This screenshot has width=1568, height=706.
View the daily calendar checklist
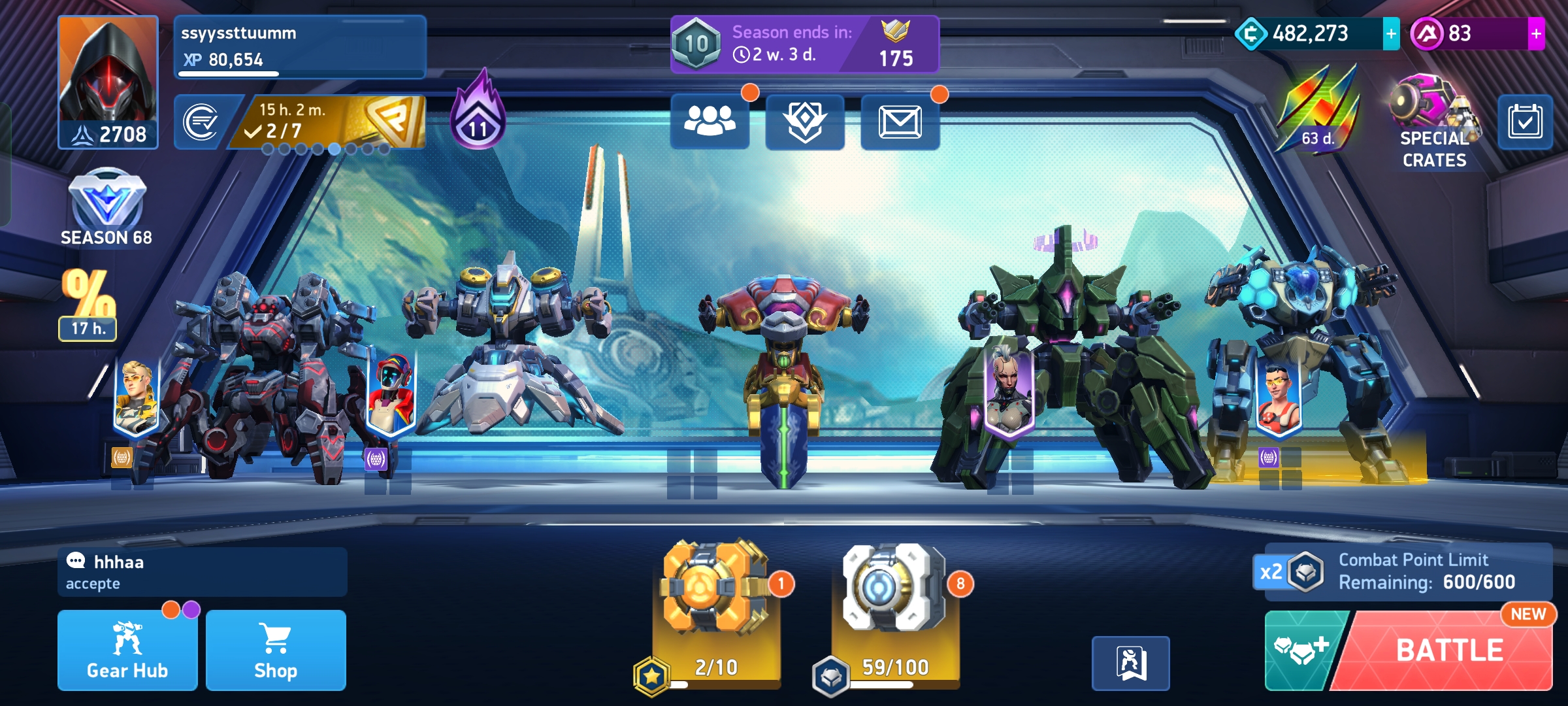[x=1525, y=122]
